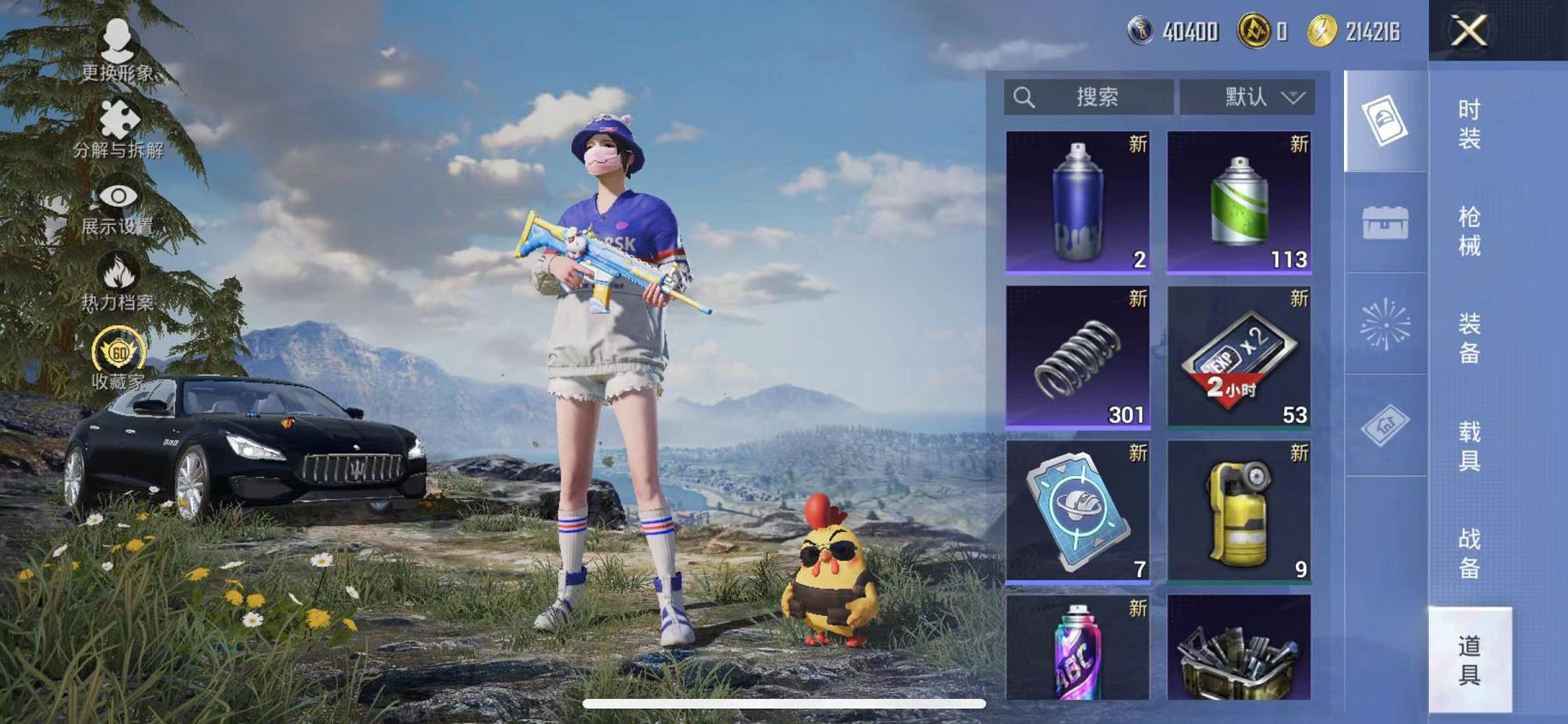Choose the fireworks sub-category icon
The image size is (1568, 724).
click(x=1385, y=324)
